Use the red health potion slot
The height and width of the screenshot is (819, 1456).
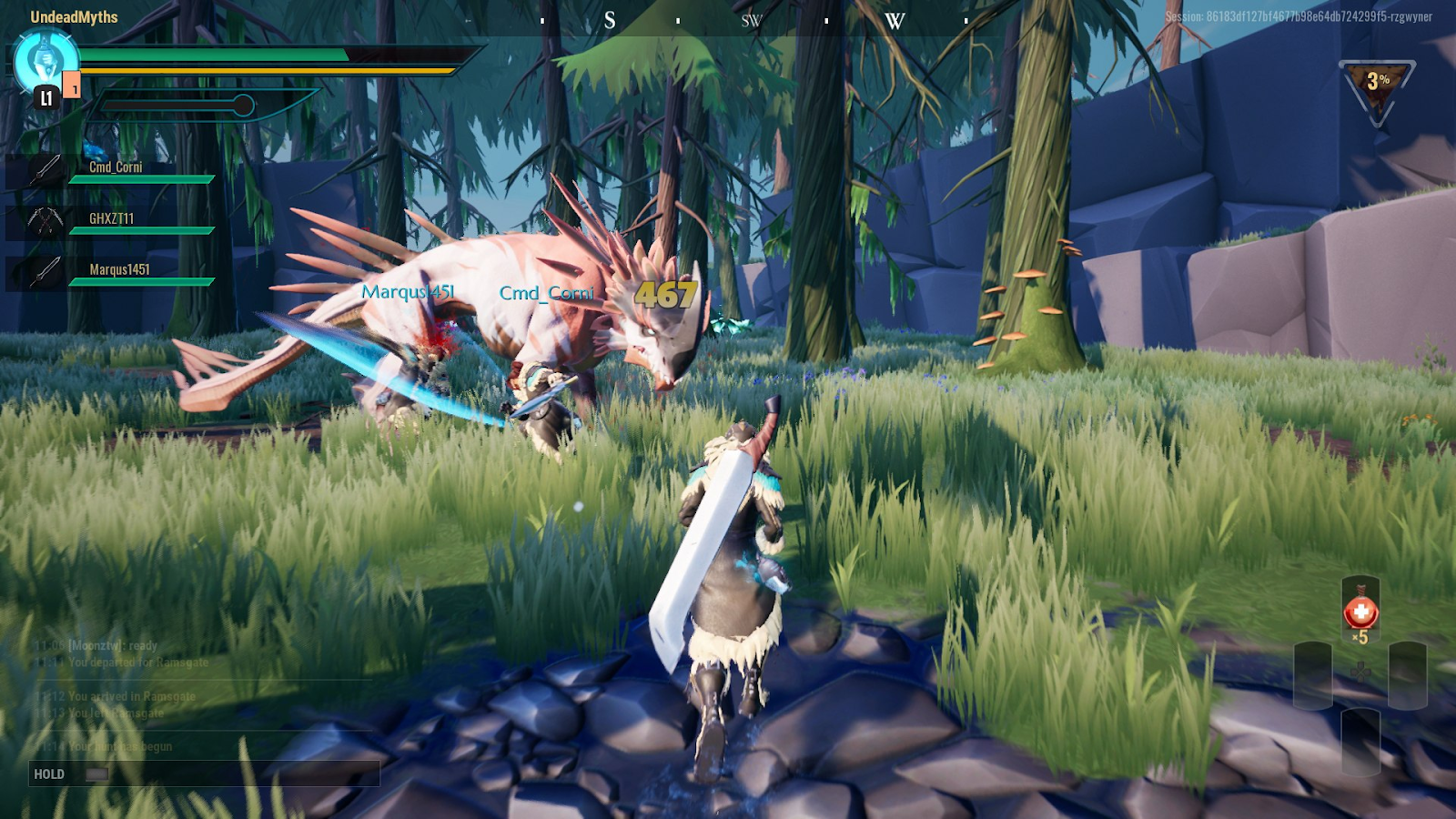point(1360,612)
